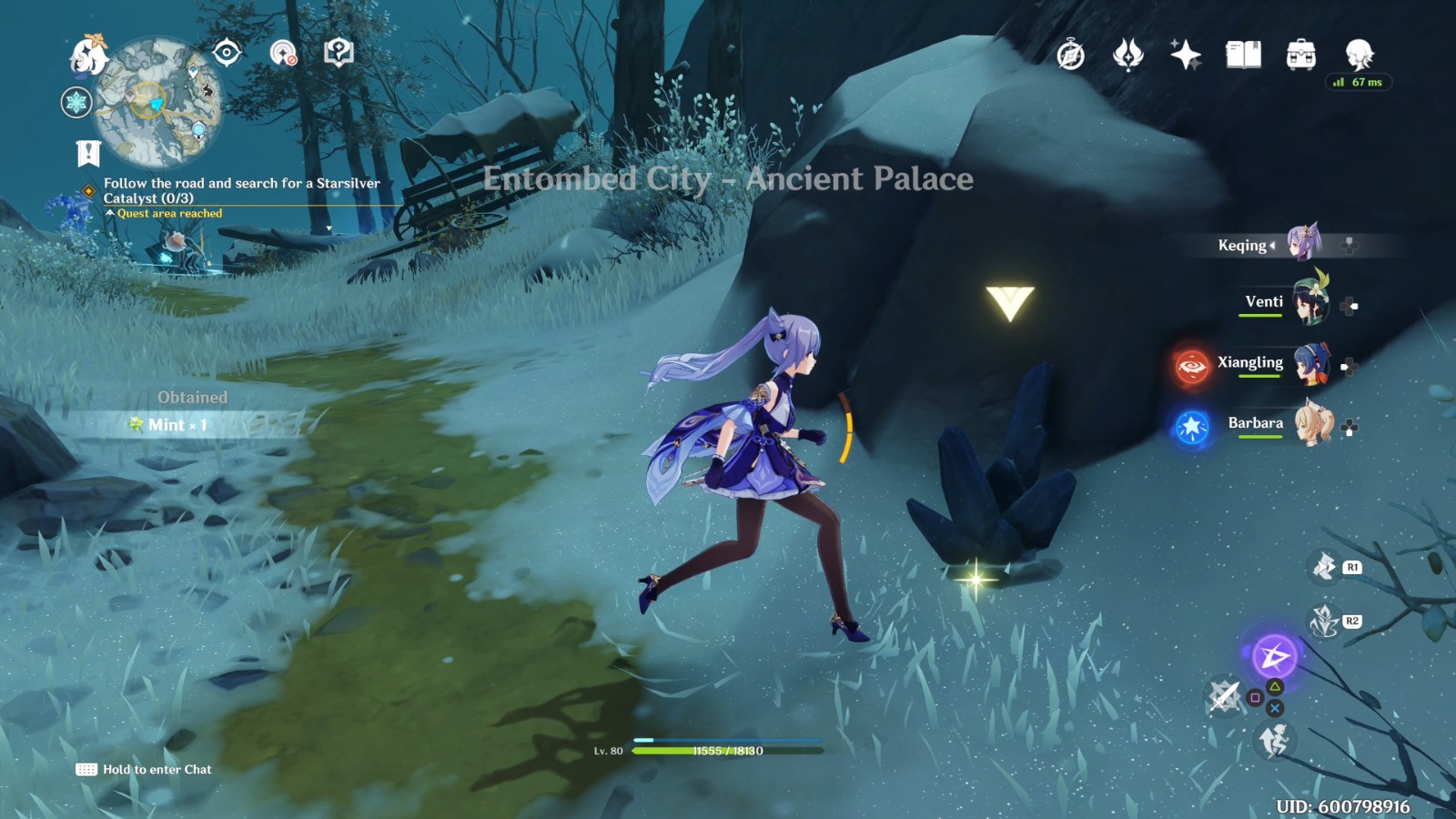Expand Keqing's party slot arrow

1273,246
